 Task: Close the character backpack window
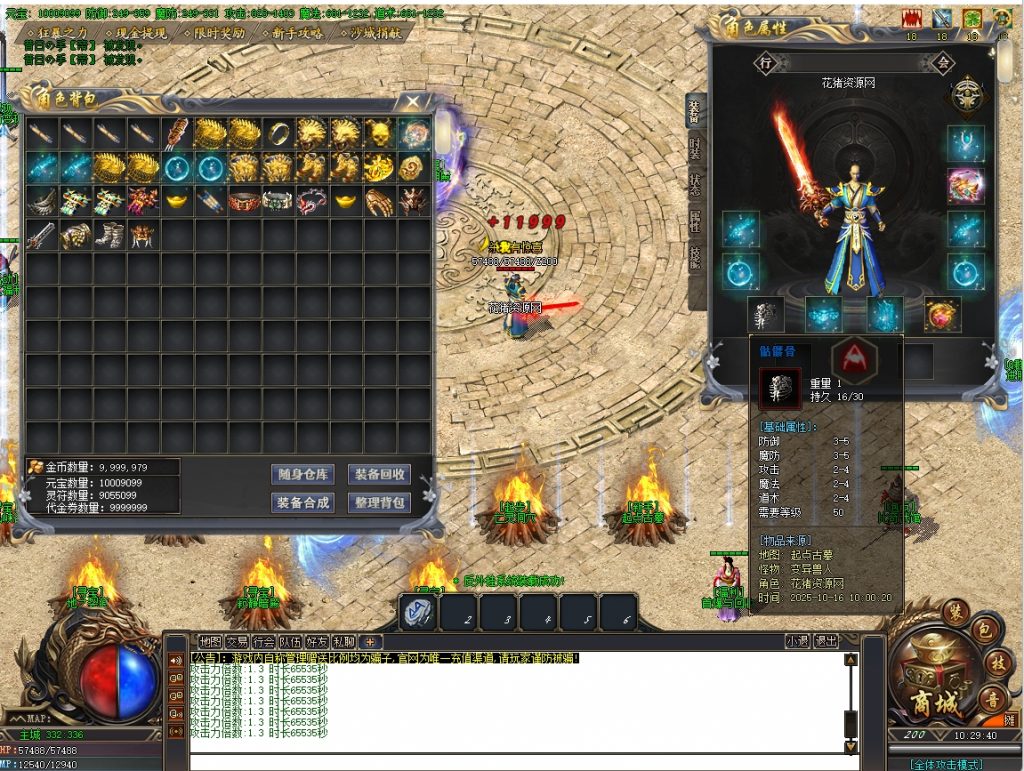point(413,102)
